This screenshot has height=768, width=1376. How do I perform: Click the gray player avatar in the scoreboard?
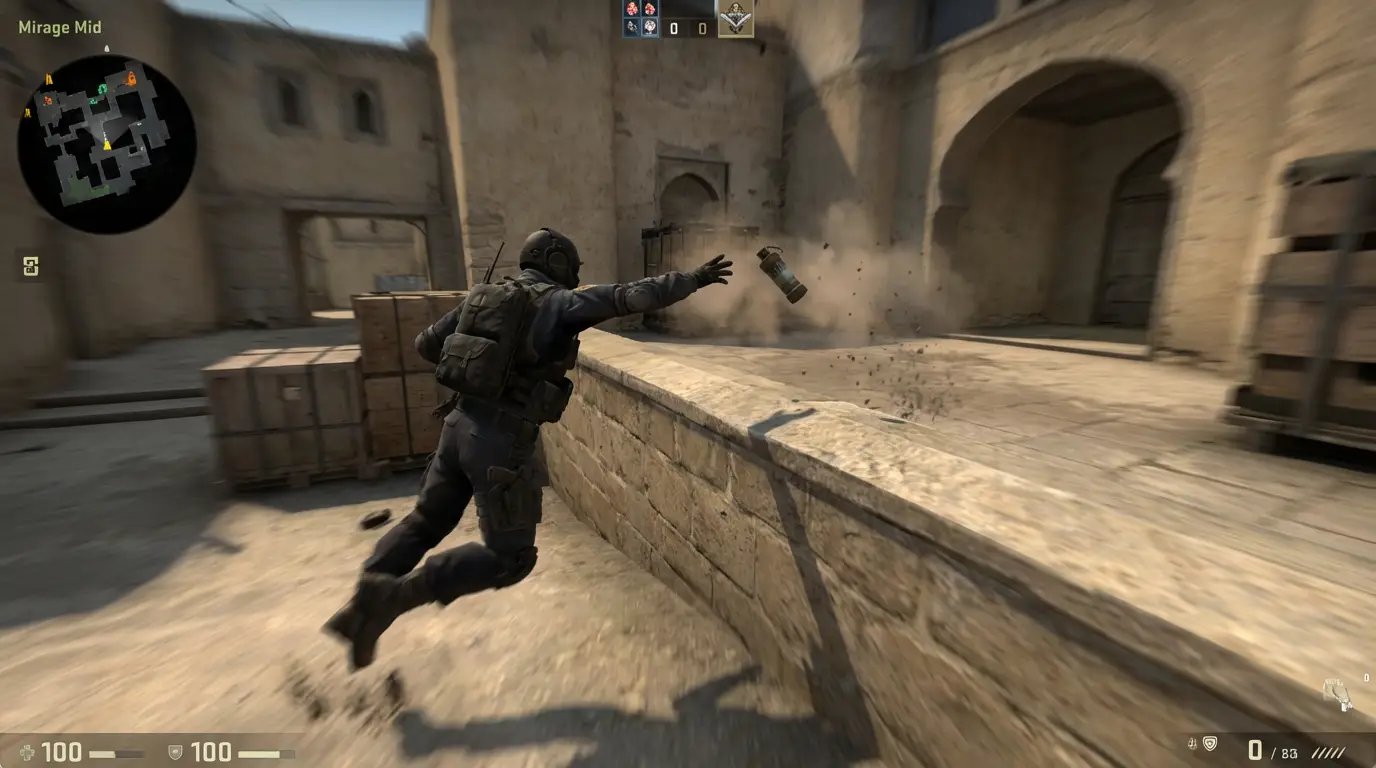(631, 27)
